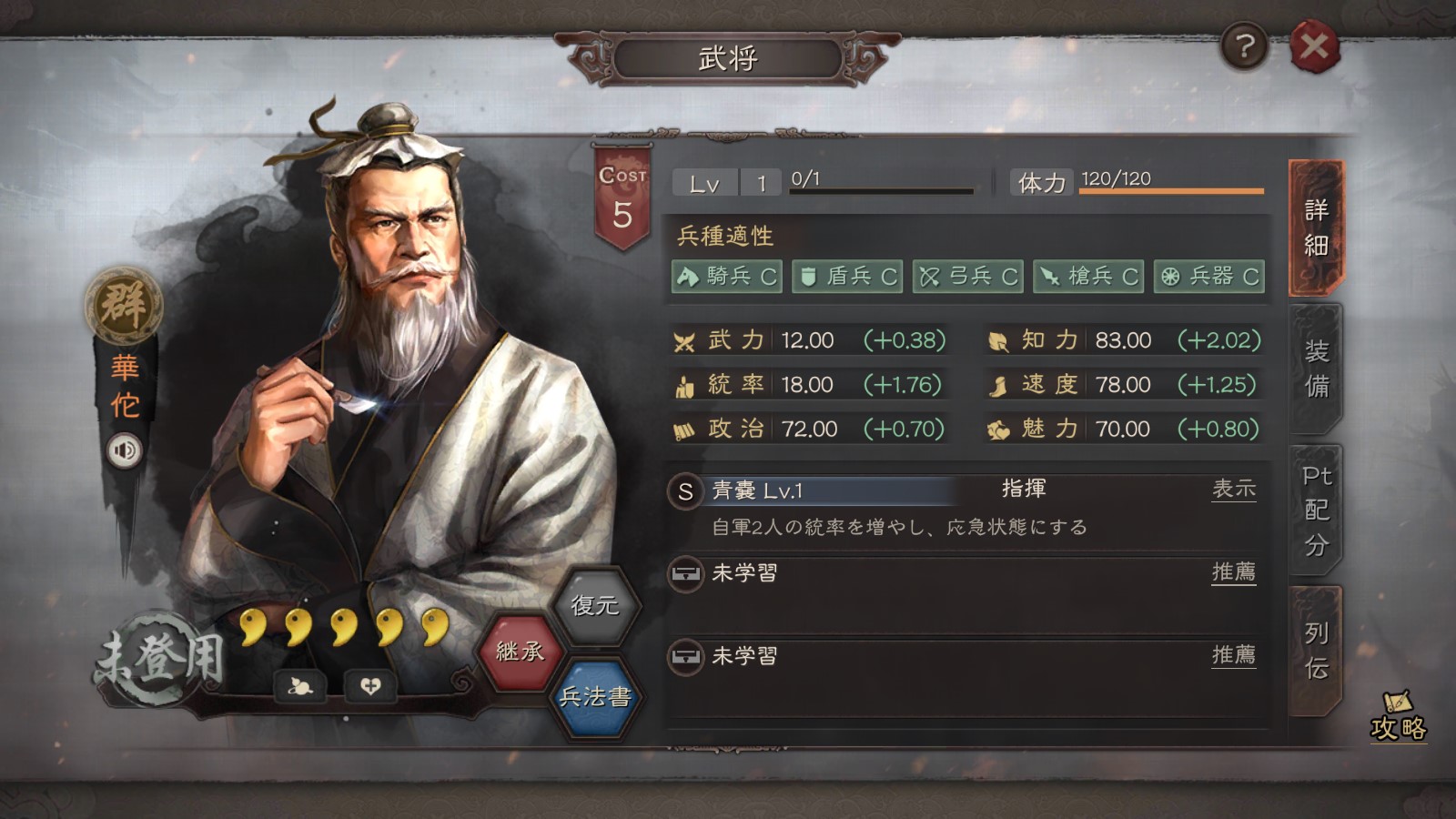The height and width of the screenshot is (819, 1456).
Task: Select the 盾兵 shield troop badge
Action: click(847, 276)
